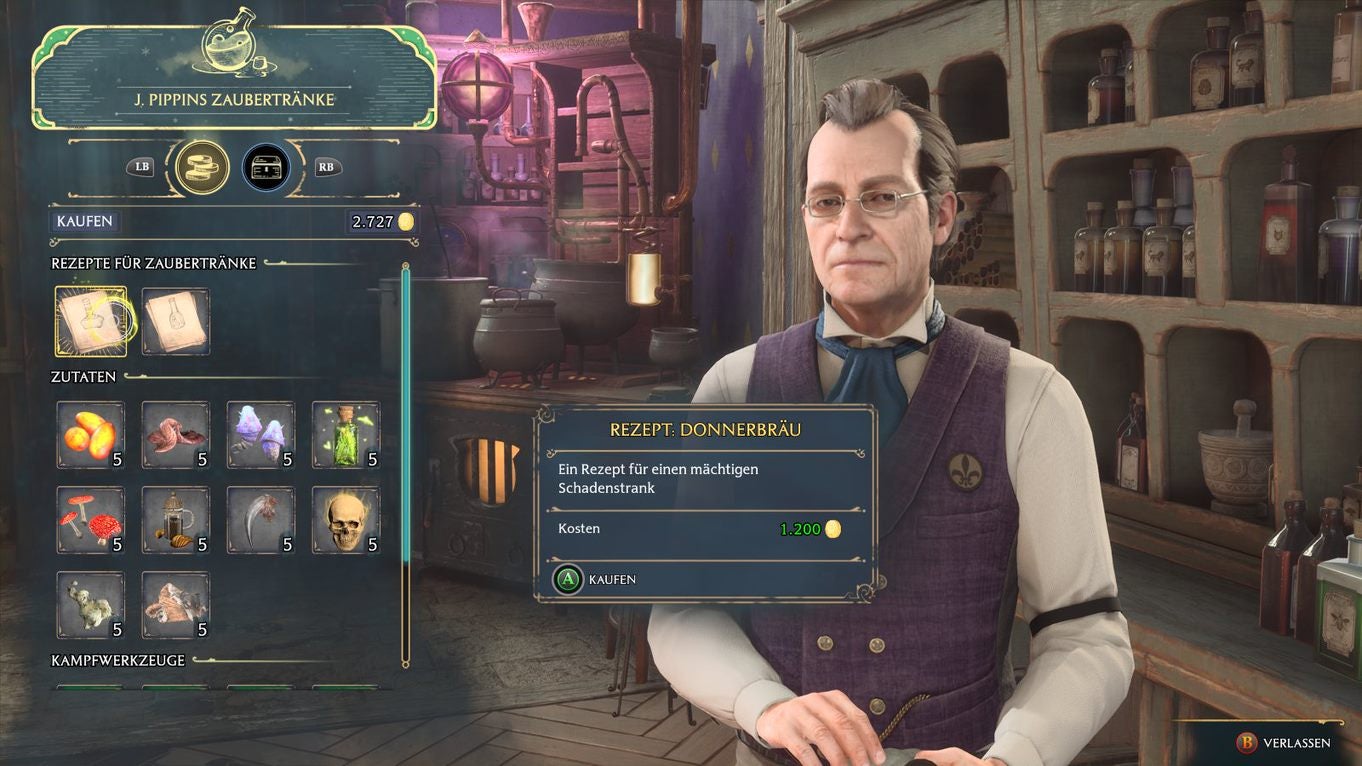The image size is (1362, 766).
Task: Select the pink tentacle ingredient slot
Action: click(x=176, y=435)
